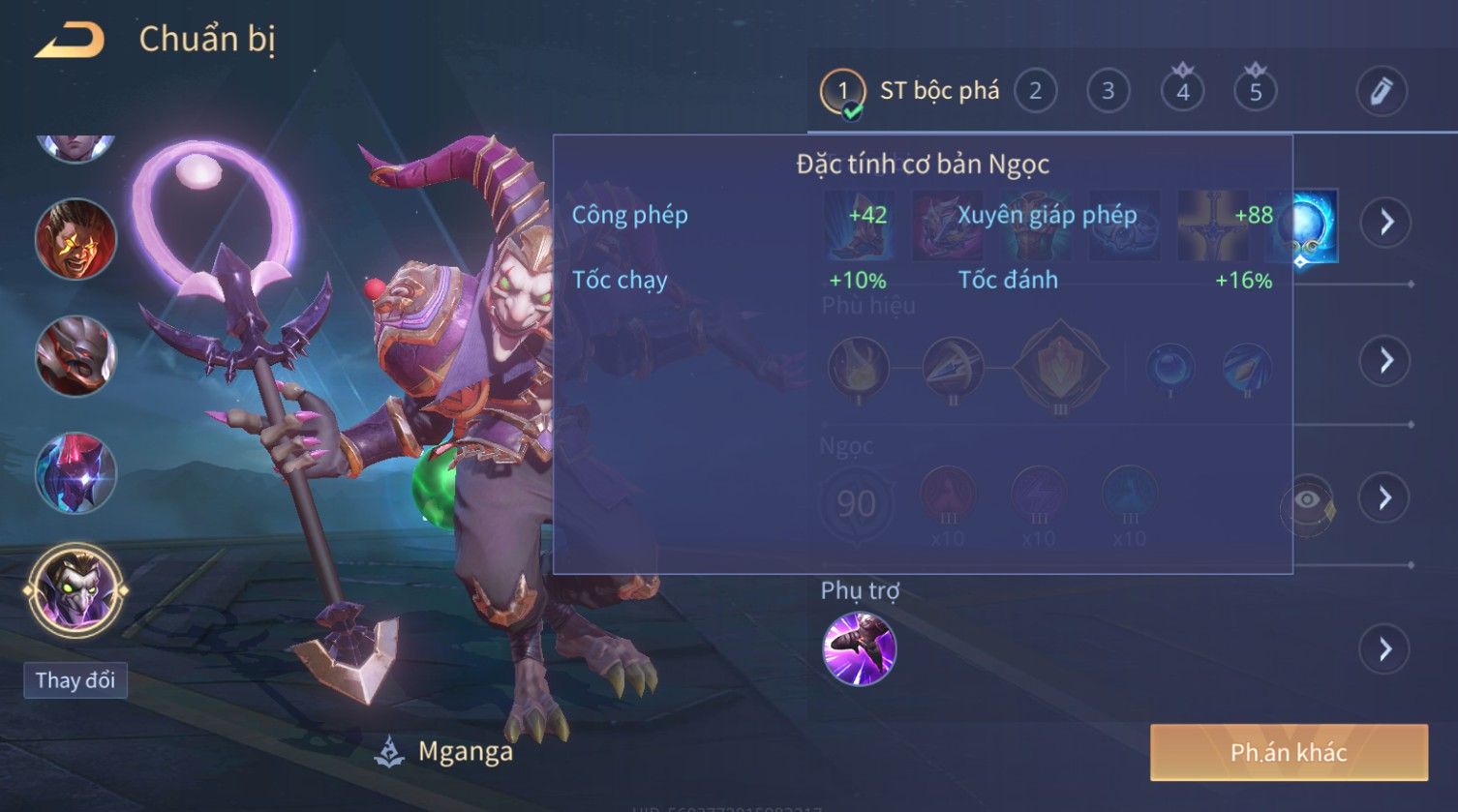This screenshot has width=1458, height=812.
Task: Select the dark red helmeted hero portrait
Action: 76,356
